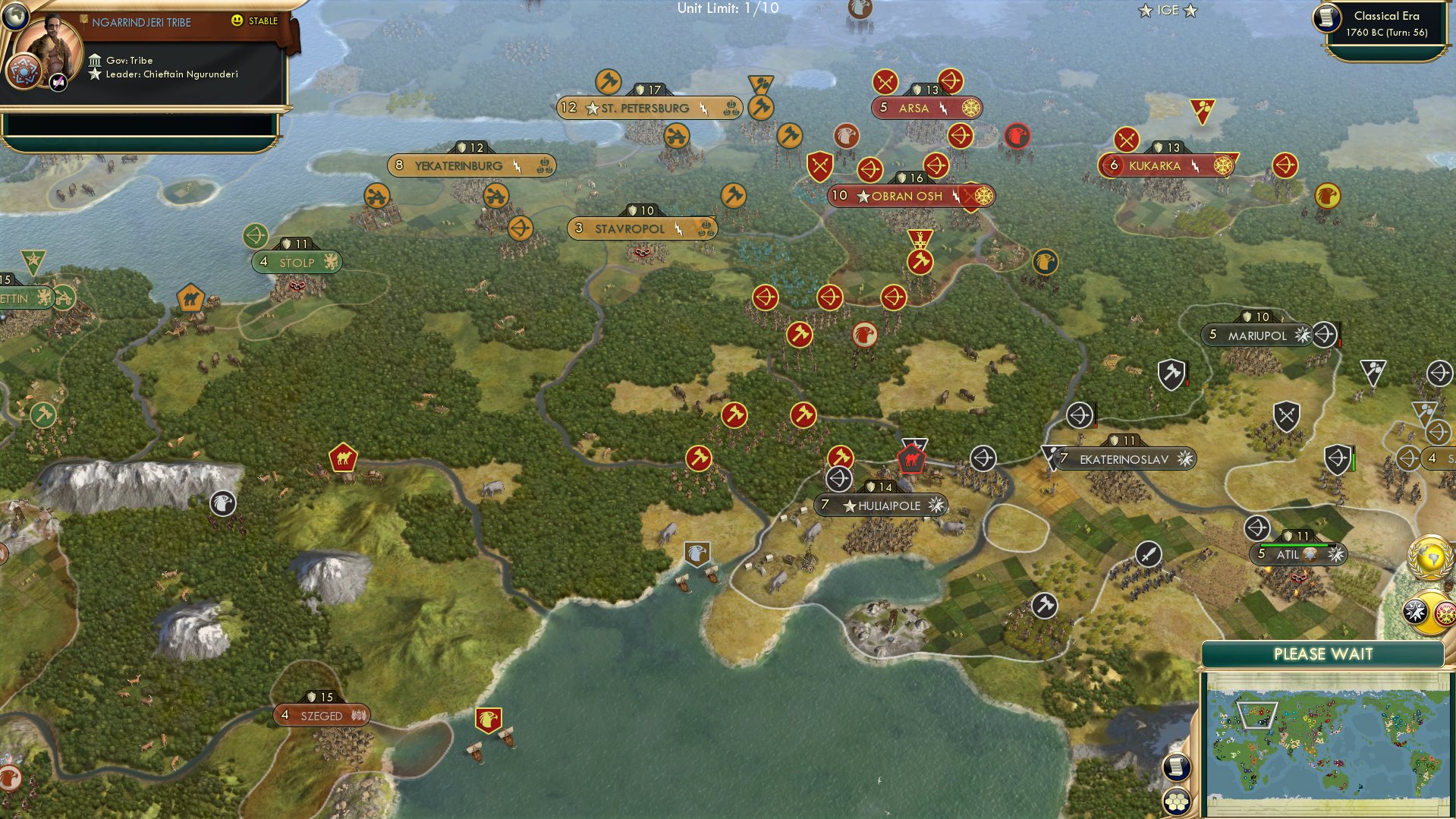Click the Please Wait turn button
This screenshot has width=1456, height=819.
tap(1322, 654)
